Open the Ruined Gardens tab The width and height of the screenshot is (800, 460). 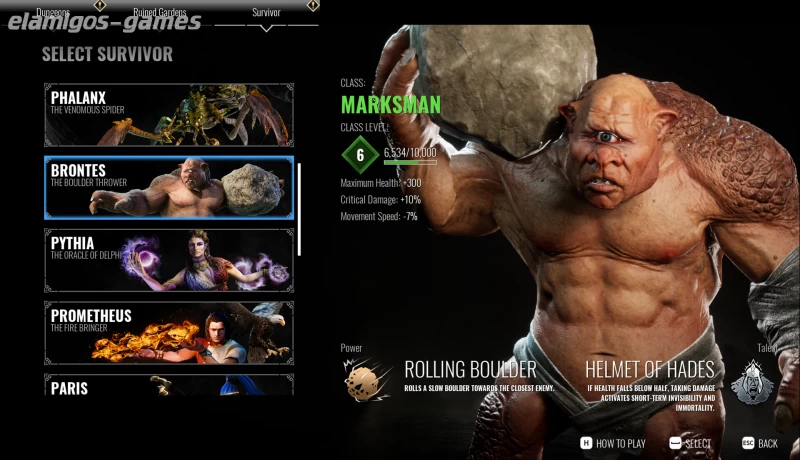point(160,13)
